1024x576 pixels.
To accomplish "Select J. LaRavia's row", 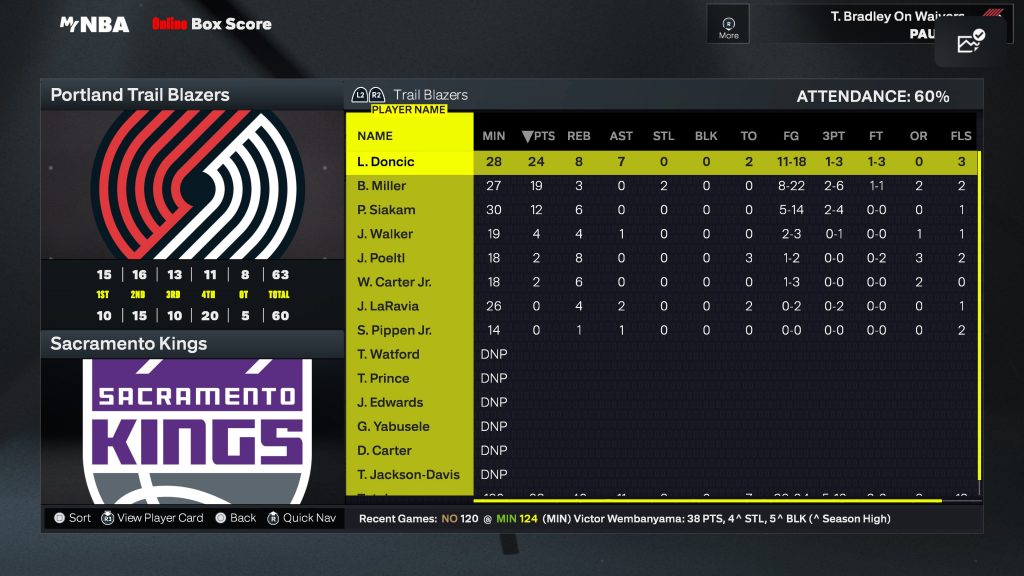I will 388,306.
